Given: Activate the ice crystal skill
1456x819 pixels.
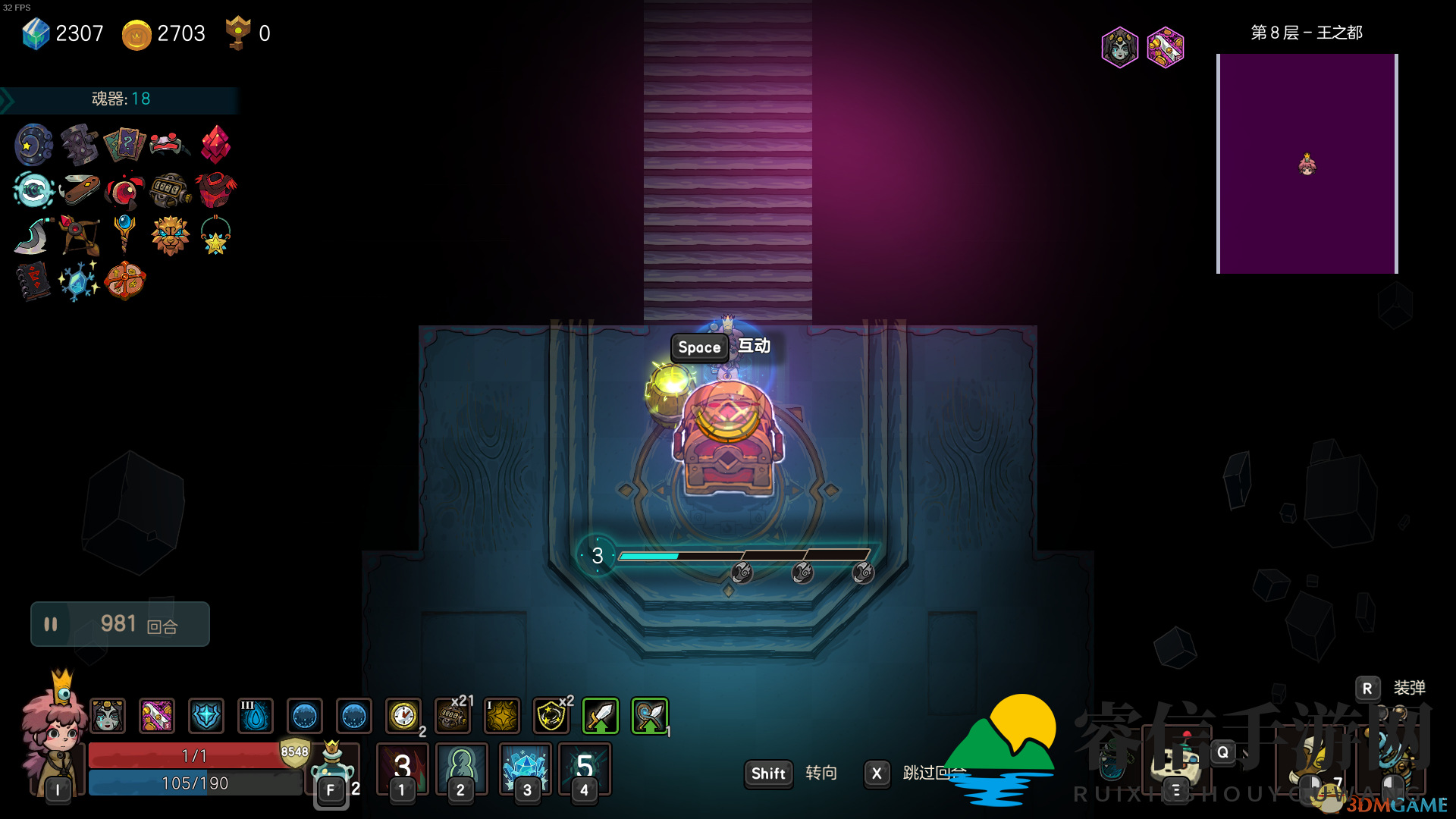Looking at the screenshot, I should point(525,767).
